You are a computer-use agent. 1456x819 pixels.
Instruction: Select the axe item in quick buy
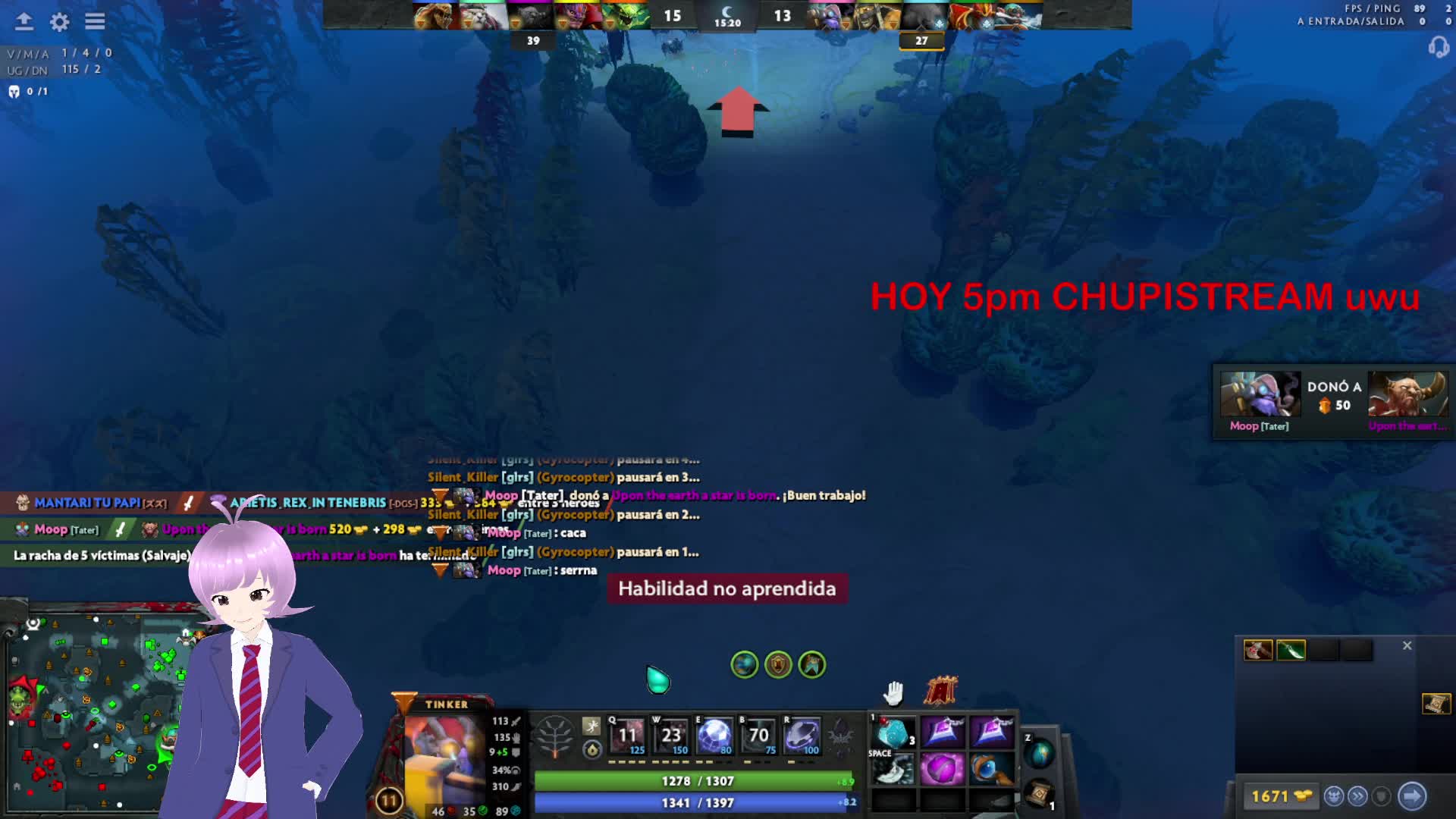click(1257, 651)
